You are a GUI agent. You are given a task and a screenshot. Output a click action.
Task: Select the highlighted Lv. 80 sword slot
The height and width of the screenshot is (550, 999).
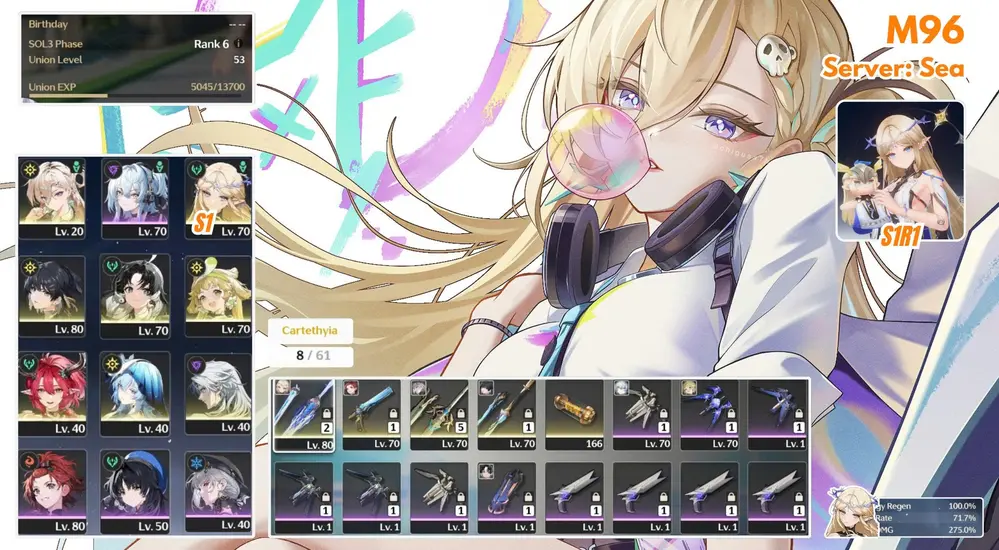[x=303, y=413]
